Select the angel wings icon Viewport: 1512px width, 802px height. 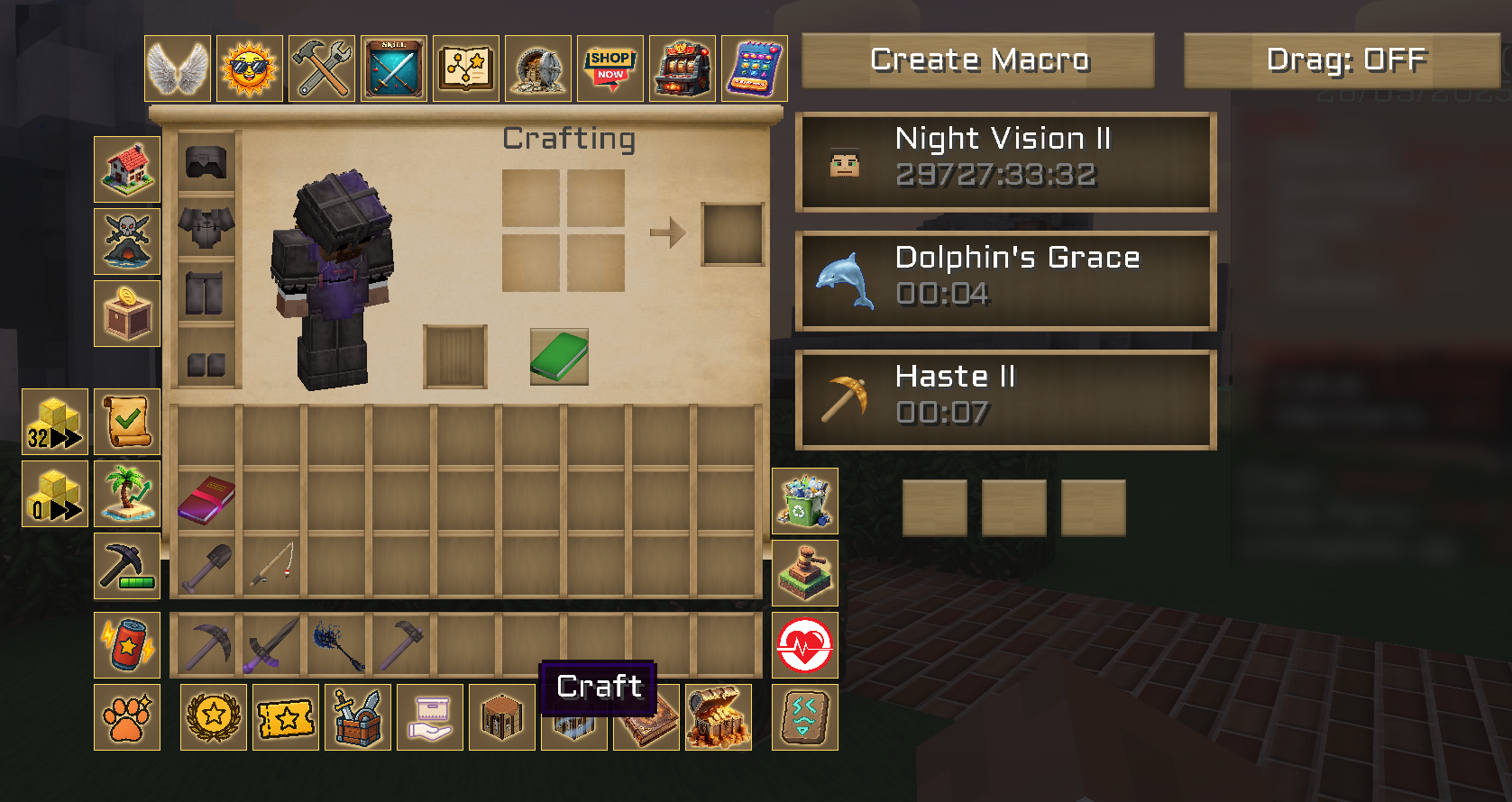tap(178, 68)
